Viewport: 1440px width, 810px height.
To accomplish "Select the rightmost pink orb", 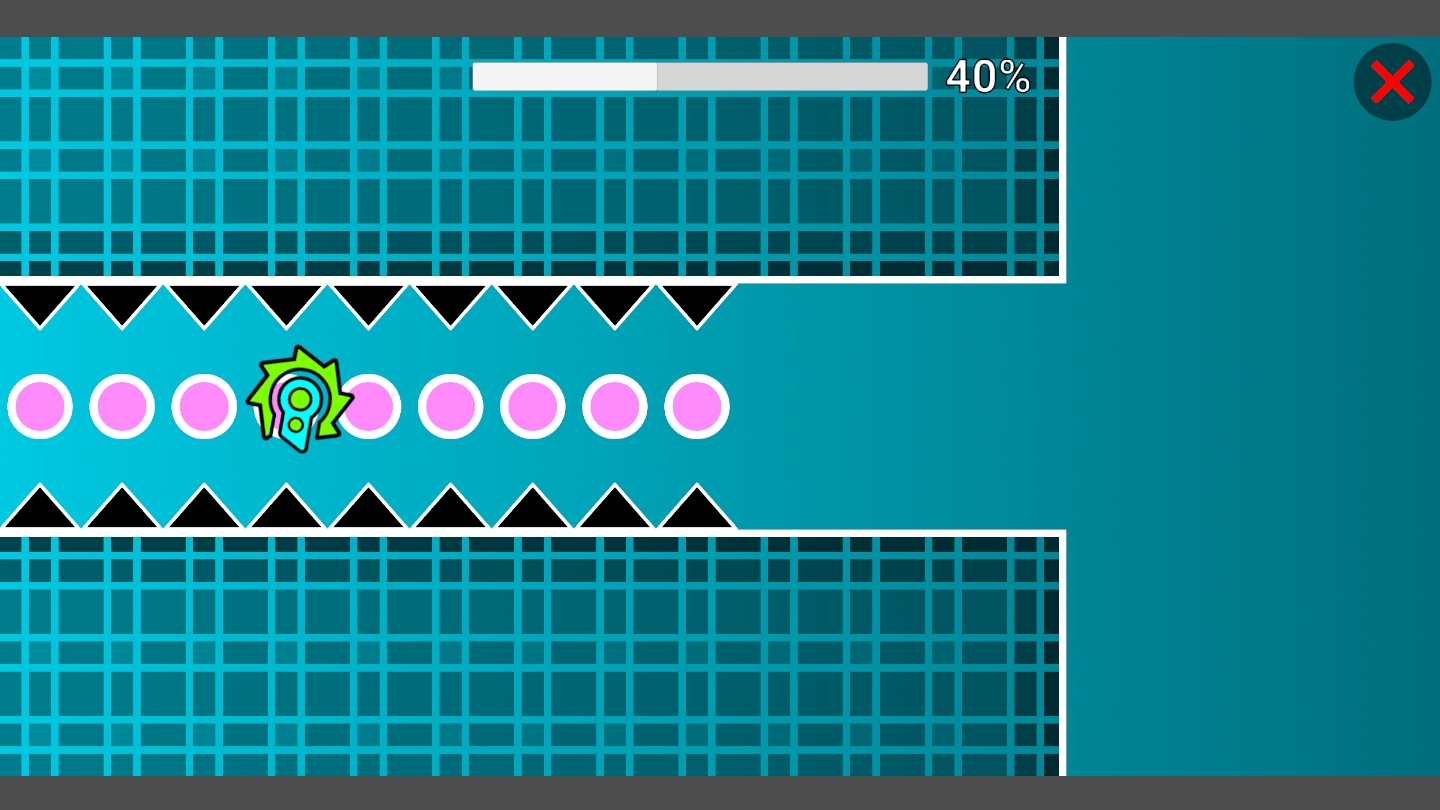I will click(696, 406).
